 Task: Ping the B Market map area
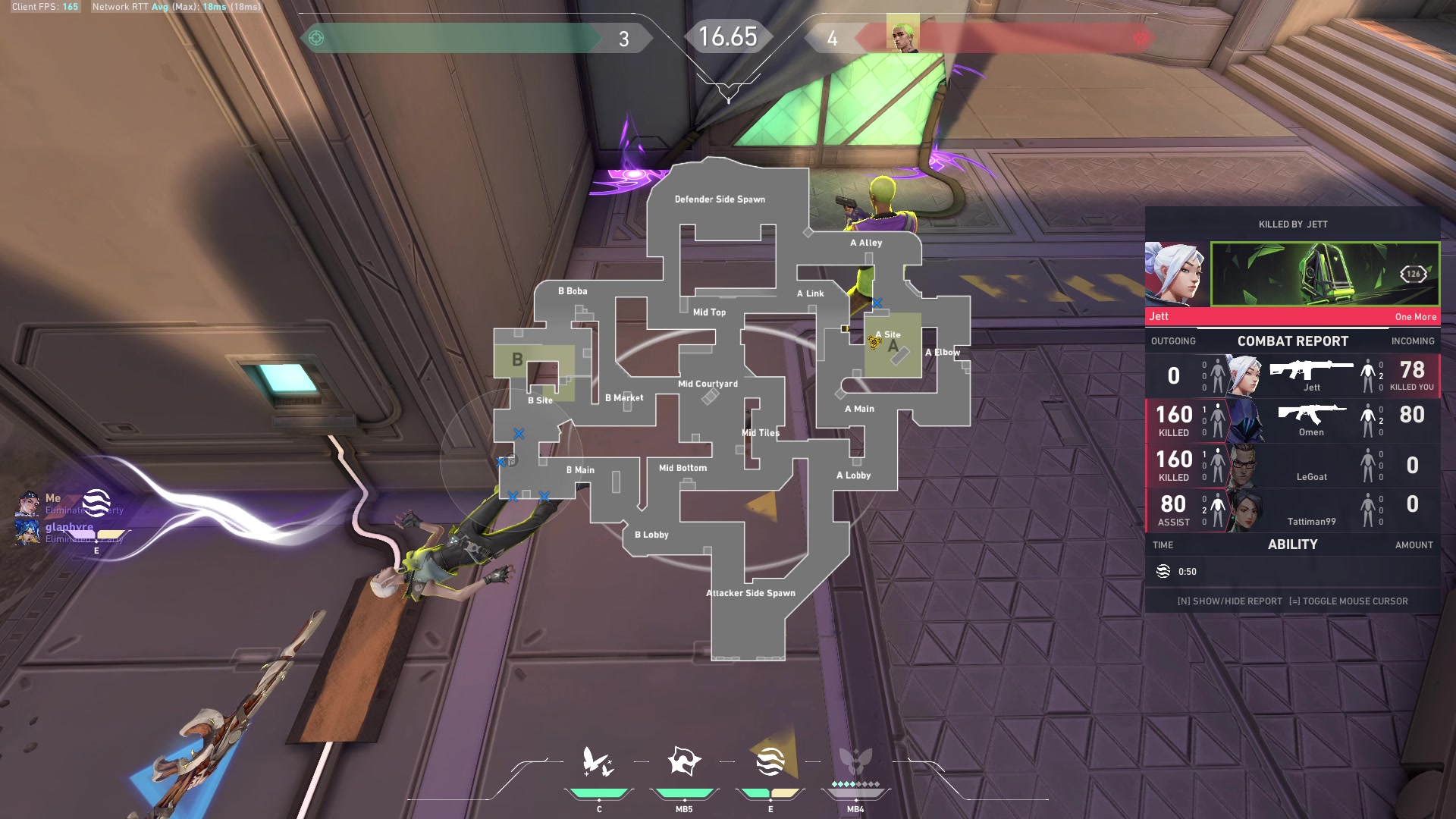(624, 397)
